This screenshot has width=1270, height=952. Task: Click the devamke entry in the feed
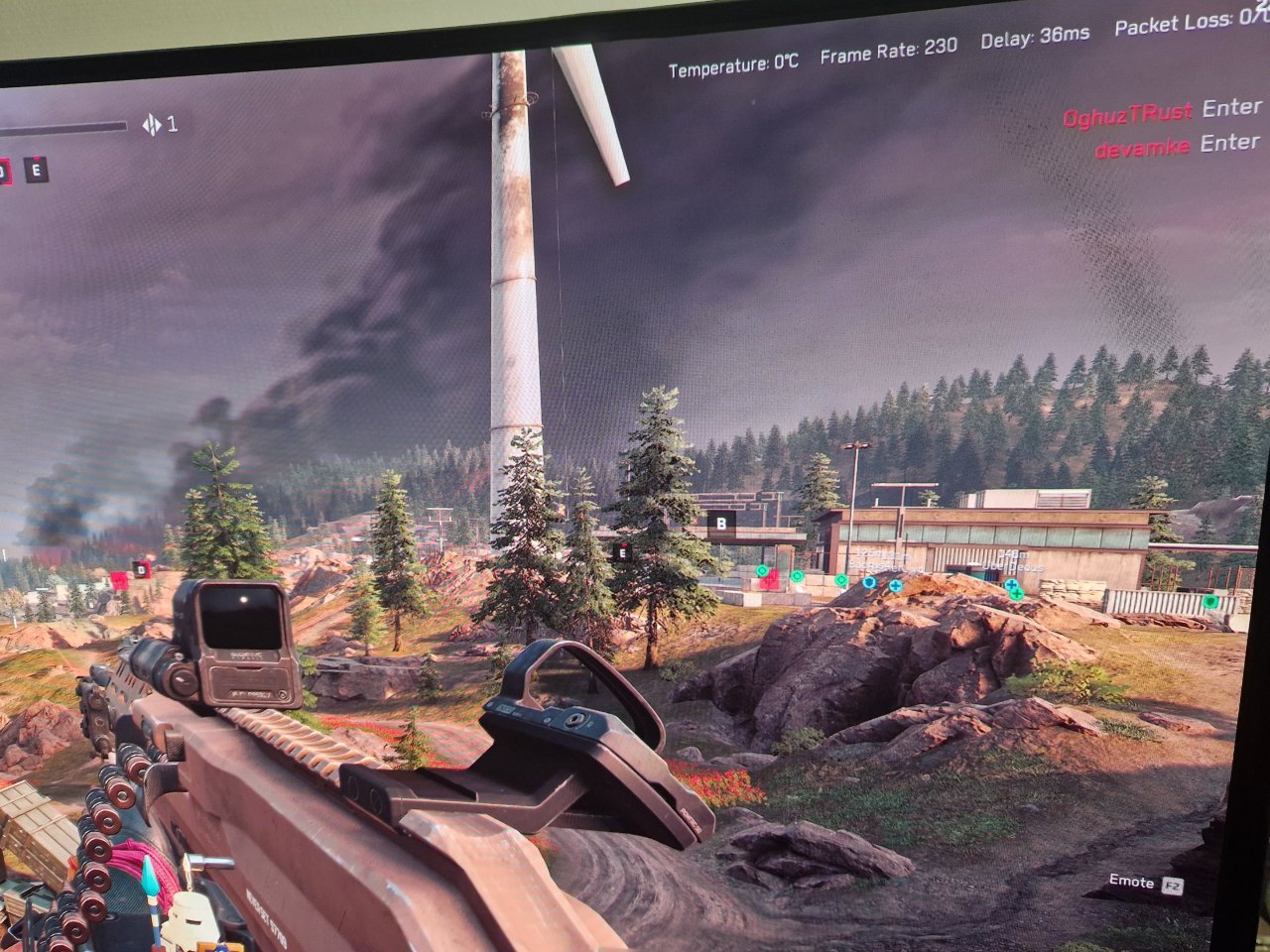coord(1142,150)
